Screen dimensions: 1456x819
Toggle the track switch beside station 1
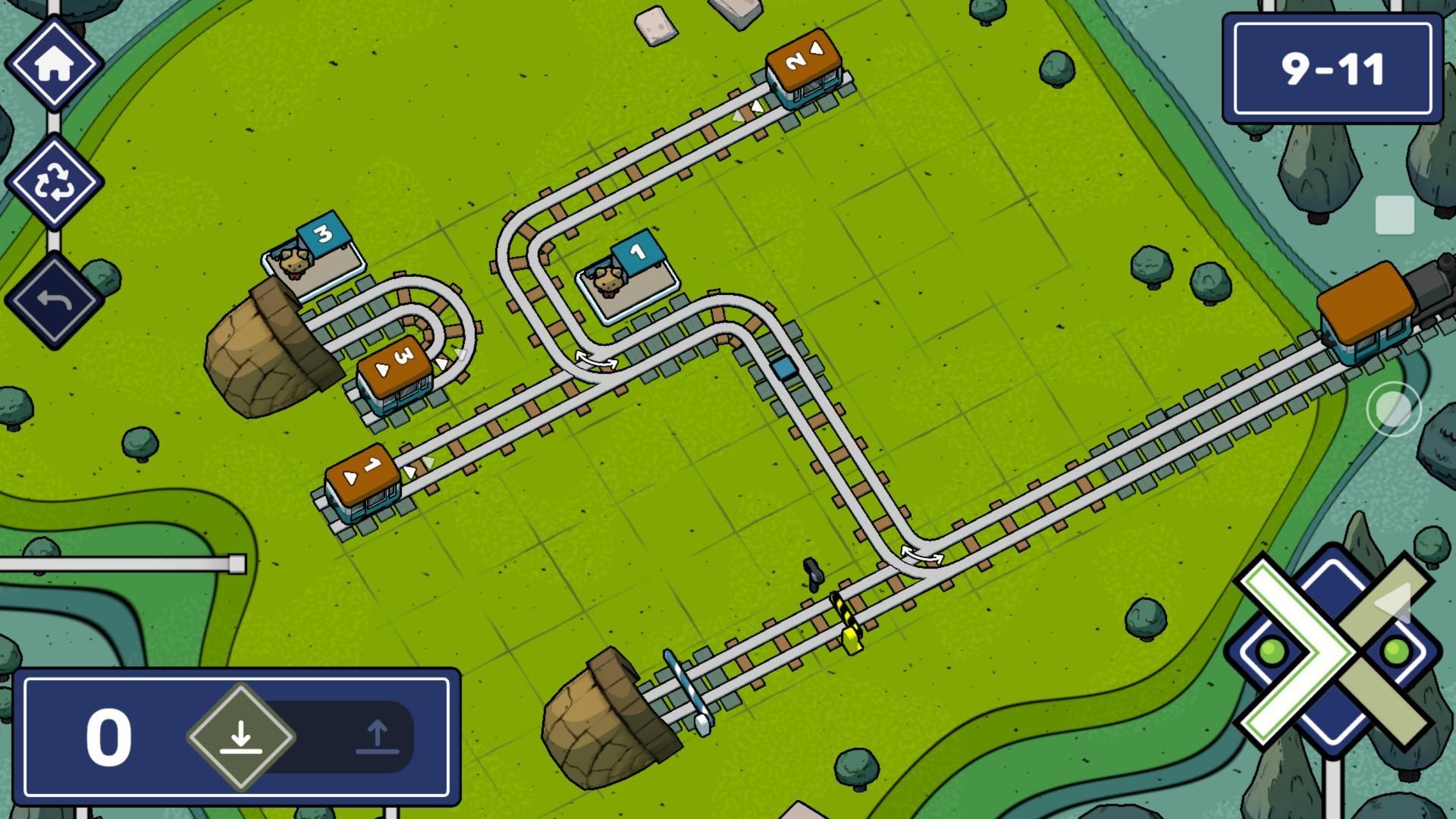click(x=595, y=359)
